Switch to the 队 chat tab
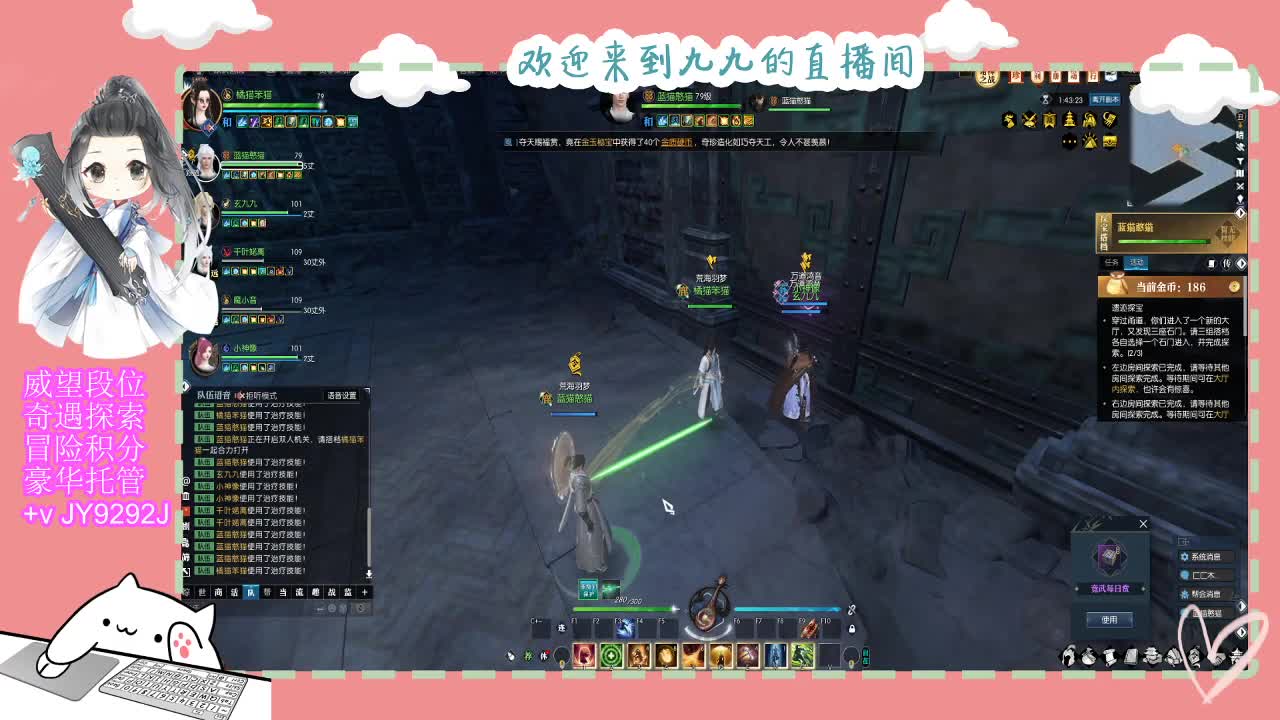The width and height of the screenshot is (1280, 720). click(x=252, y=592)
